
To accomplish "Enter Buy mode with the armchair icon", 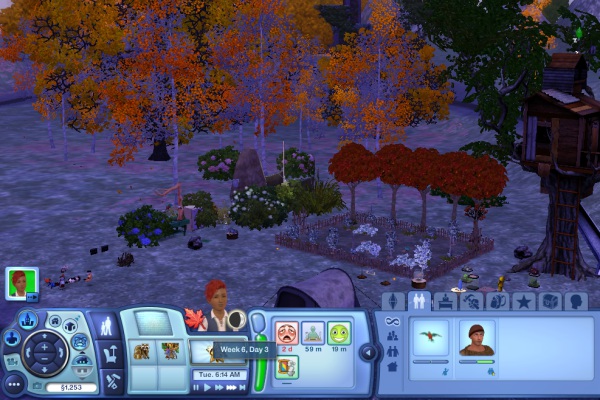I will 110,353.
